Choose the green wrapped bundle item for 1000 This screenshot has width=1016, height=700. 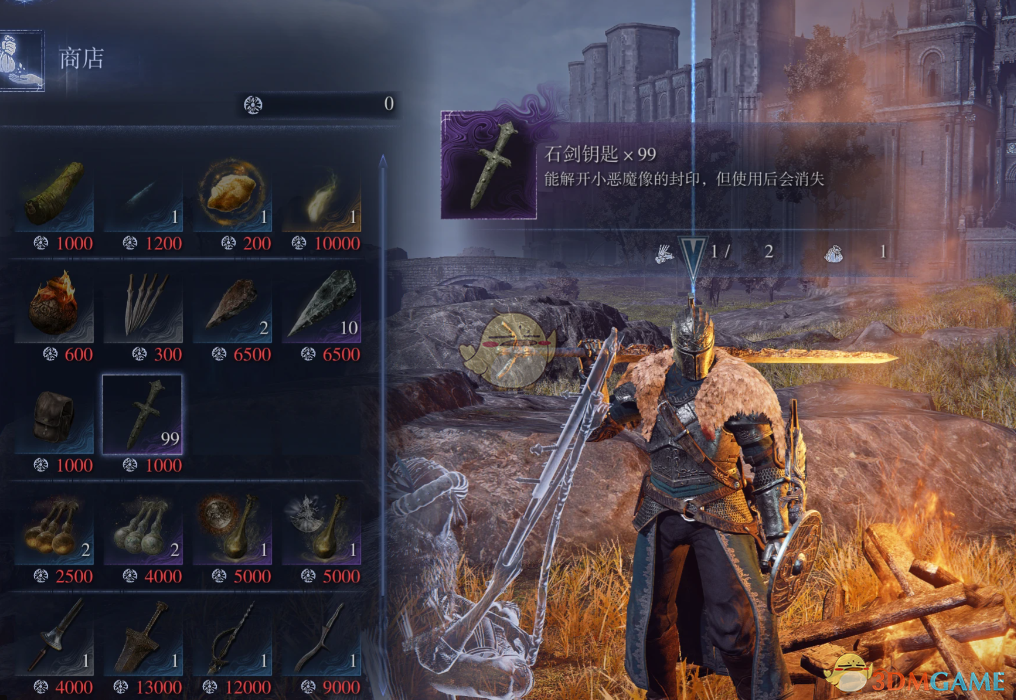pos(55,193)
